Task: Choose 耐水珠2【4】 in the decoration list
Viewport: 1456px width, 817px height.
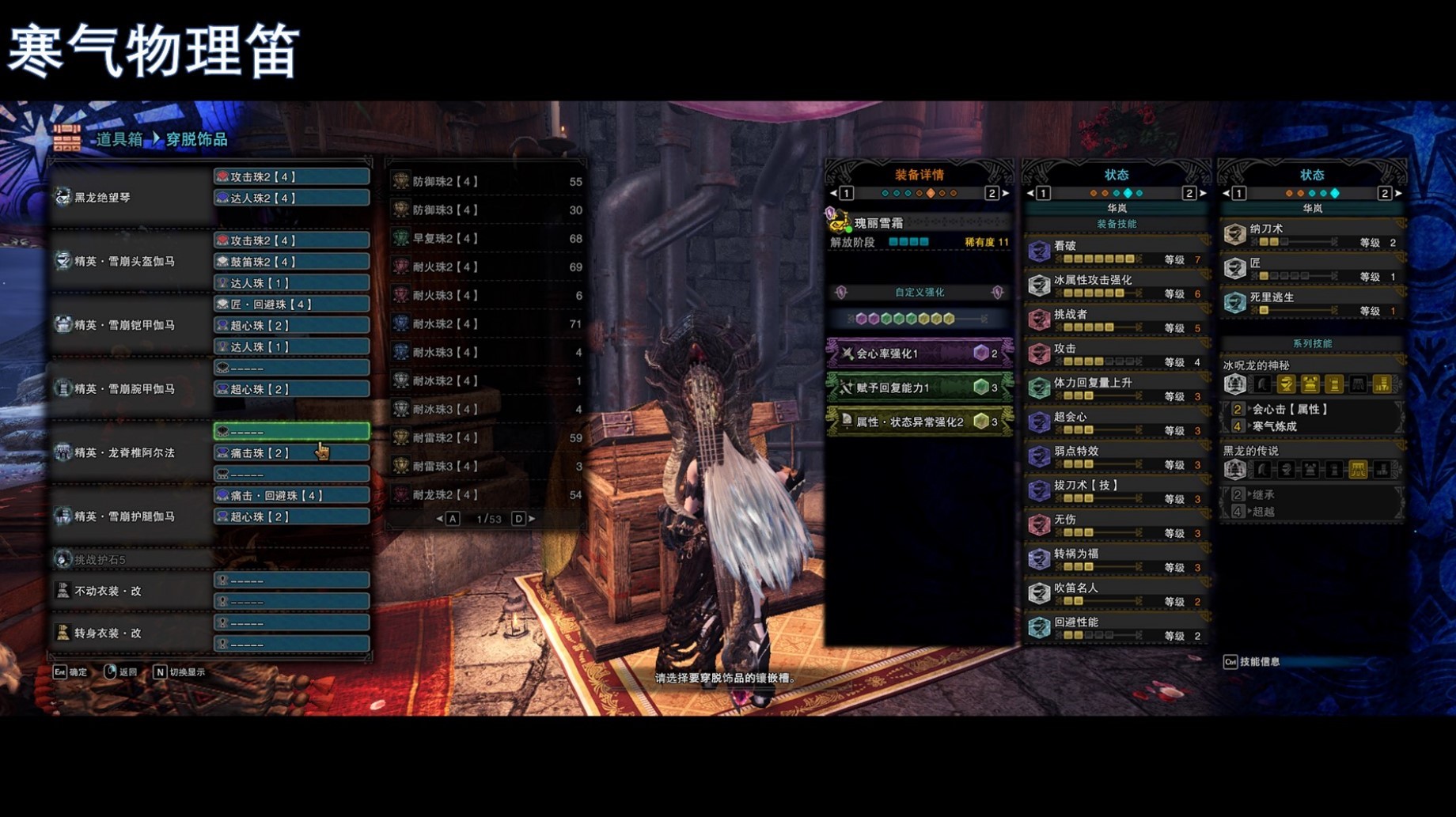Action: [x=487, y=324]
